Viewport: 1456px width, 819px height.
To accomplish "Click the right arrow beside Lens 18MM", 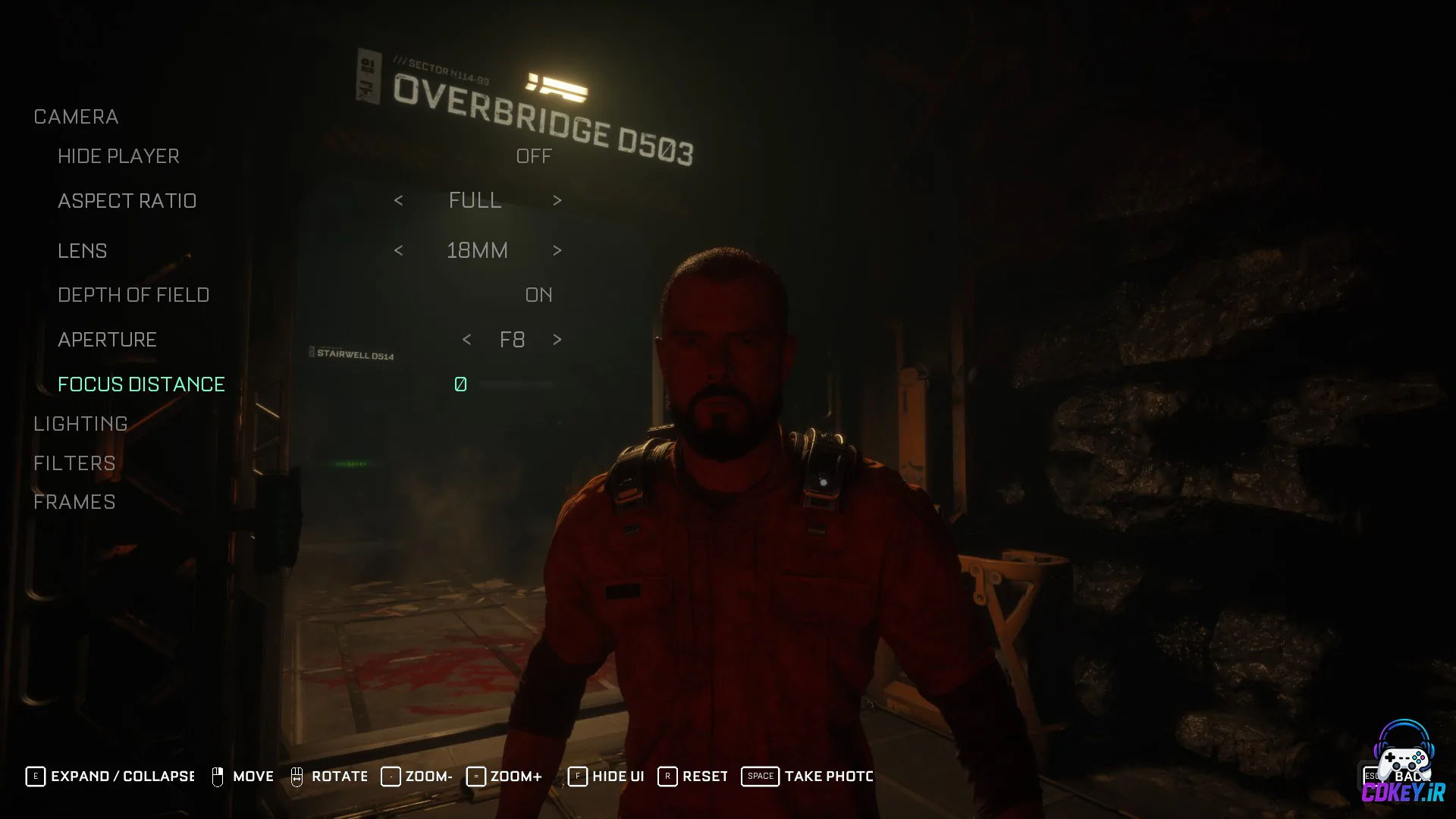I will pyautogui.click(x=557, y=250).
